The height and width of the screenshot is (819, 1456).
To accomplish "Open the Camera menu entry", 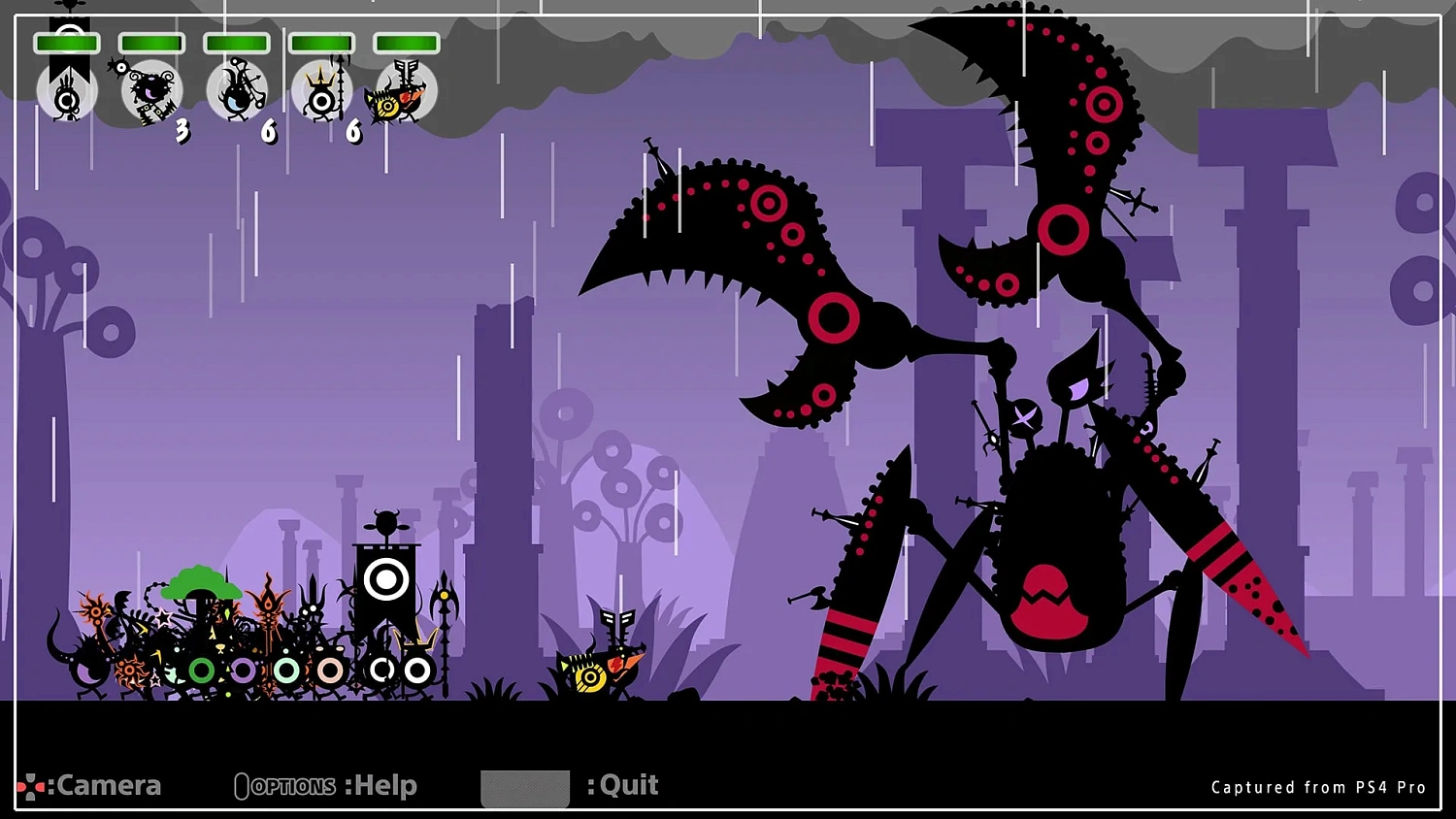I will 107,785.
